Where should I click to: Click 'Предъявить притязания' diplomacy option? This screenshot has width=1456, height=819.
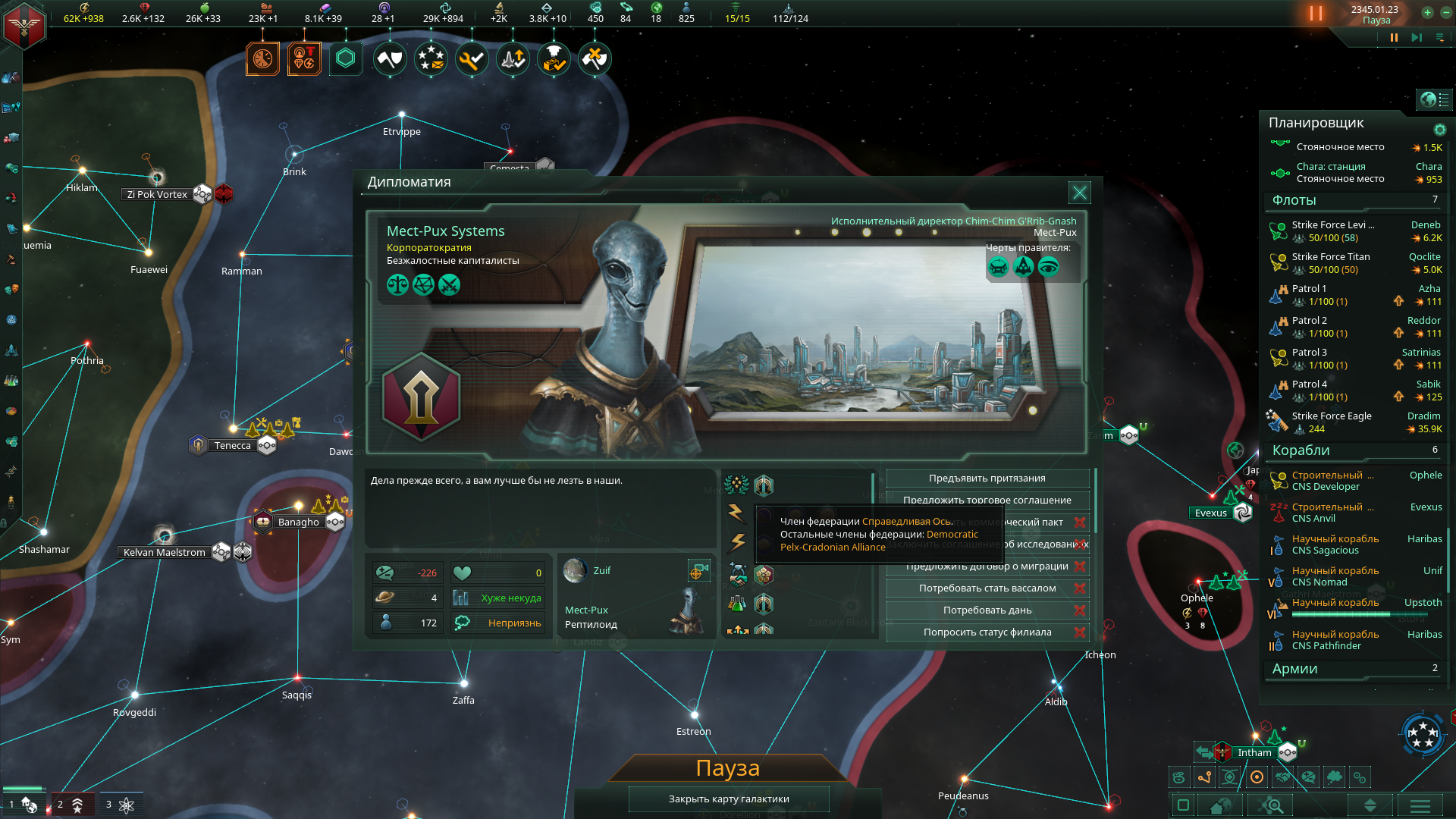[987, 479]
